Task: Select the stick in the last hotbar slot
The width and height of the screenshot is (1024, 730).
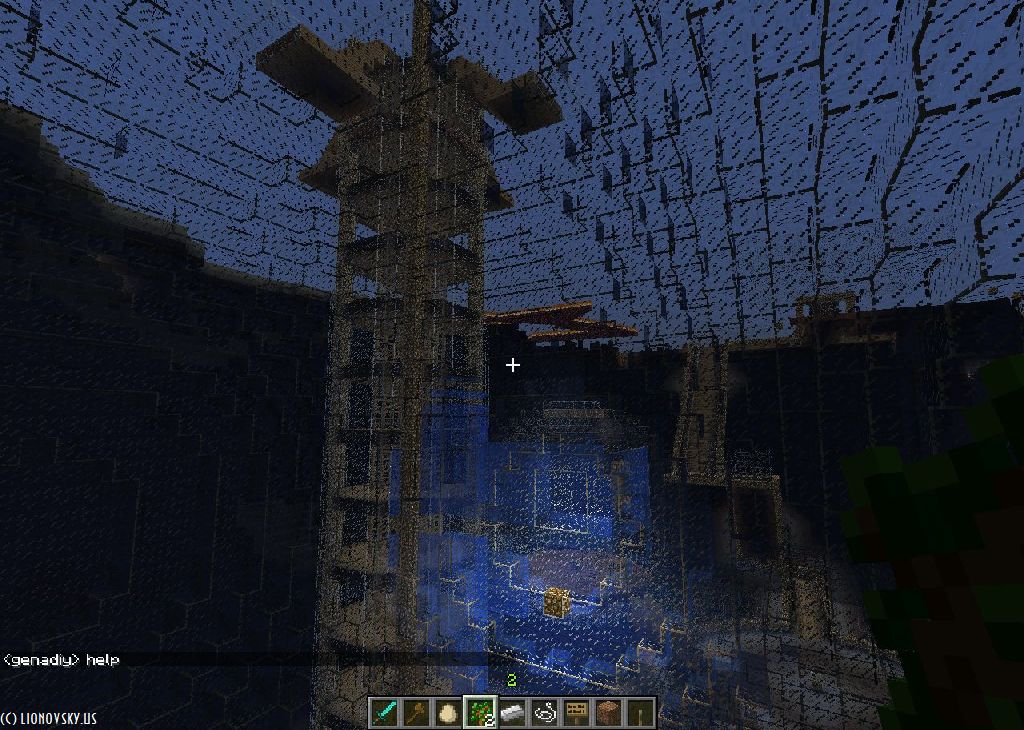Action: (641, 712)
